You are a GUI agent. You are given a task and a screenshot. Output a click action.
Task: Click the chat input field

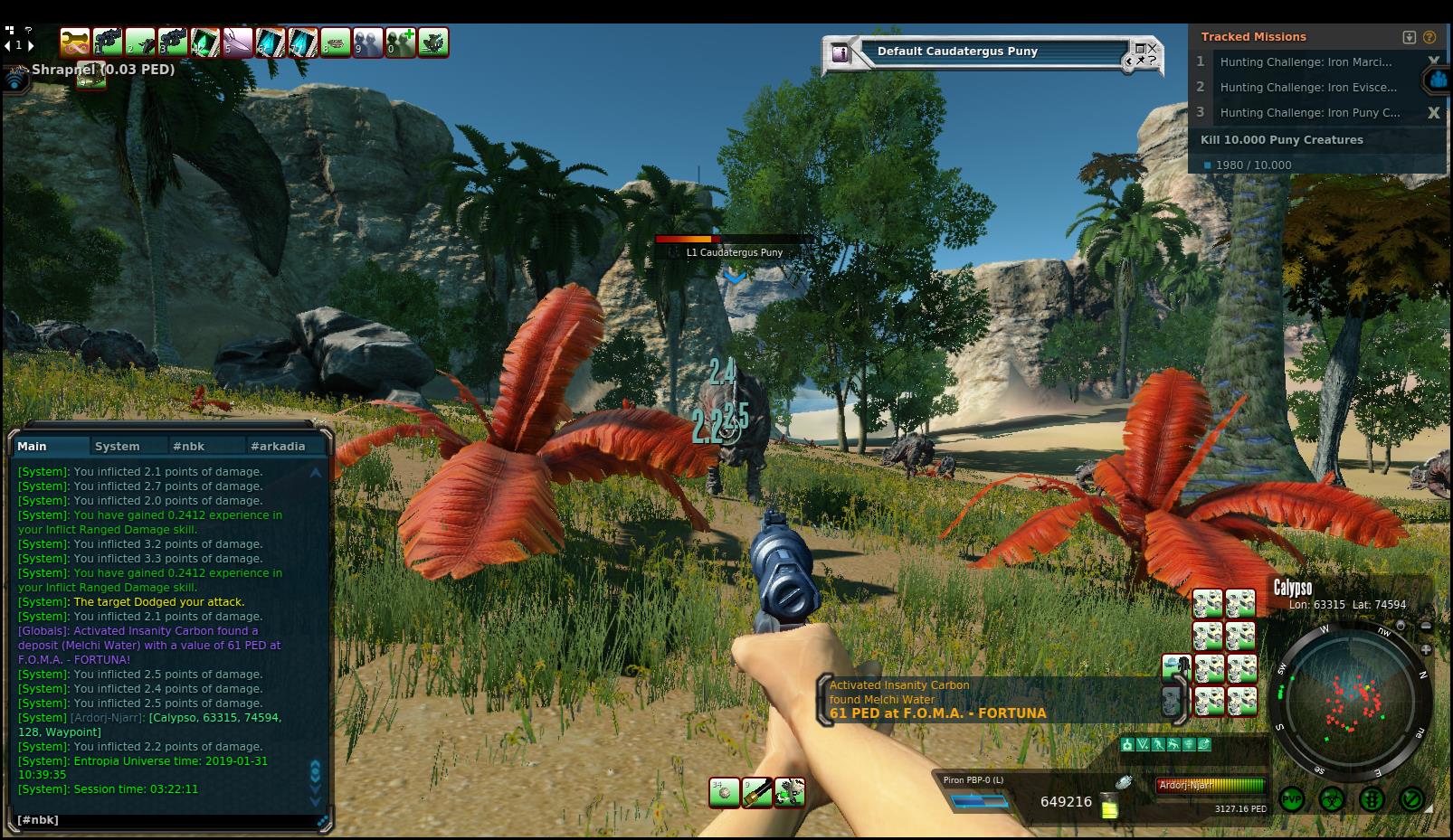pyautogui.click(x=167, y=820)
